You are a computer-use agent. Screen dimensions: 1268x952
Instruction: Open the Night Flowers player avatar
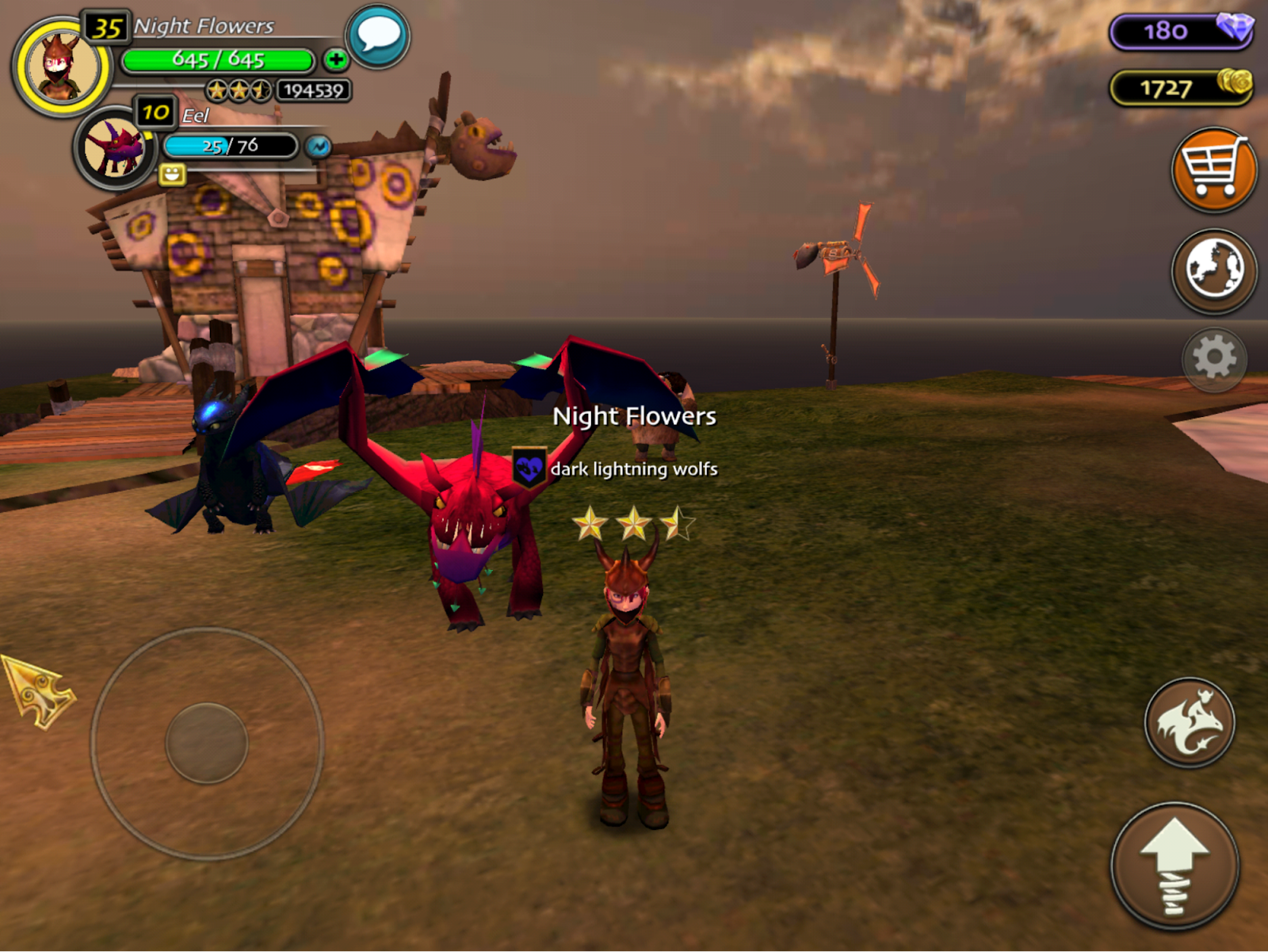tap(61, 67)
